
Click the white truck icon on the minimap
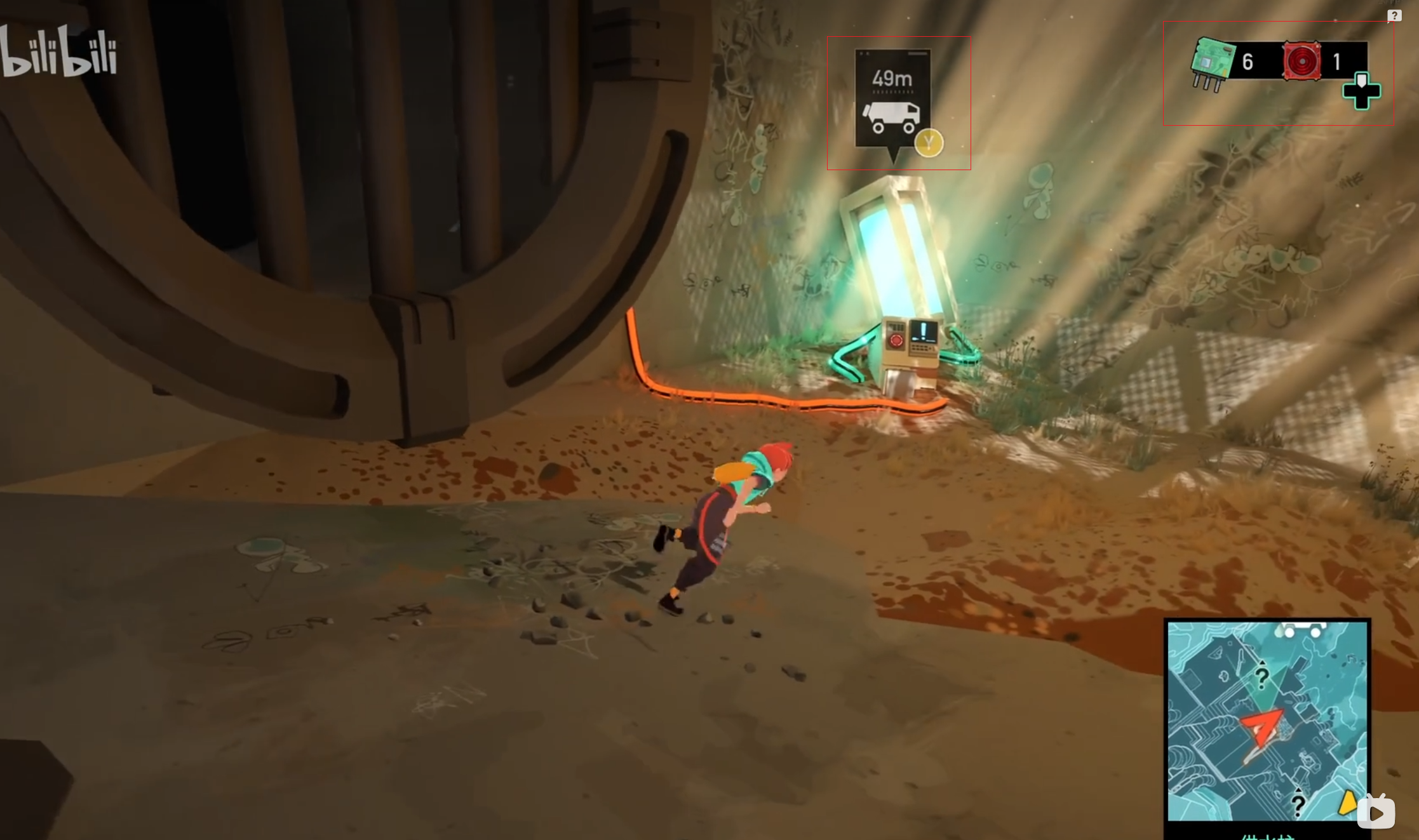1301,630
